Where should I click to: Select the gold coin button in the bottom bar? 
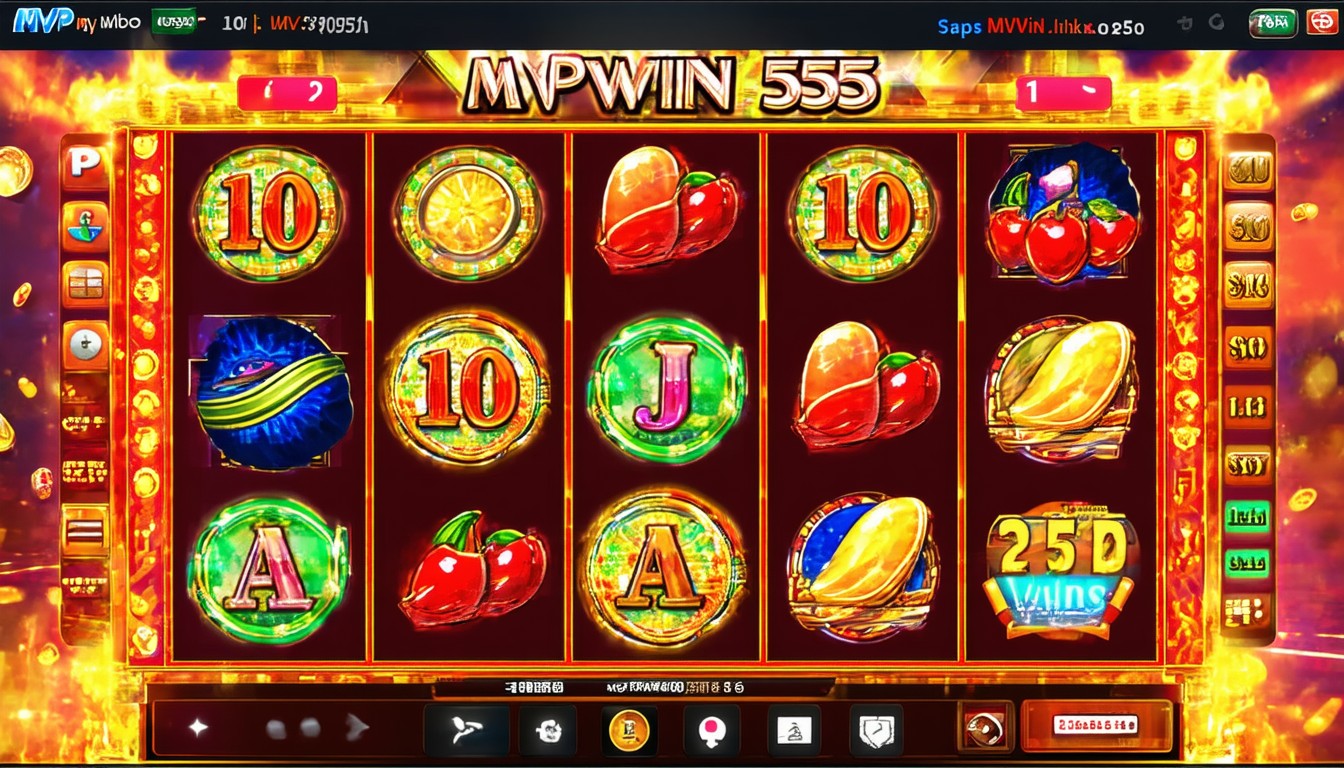point(630,730)
